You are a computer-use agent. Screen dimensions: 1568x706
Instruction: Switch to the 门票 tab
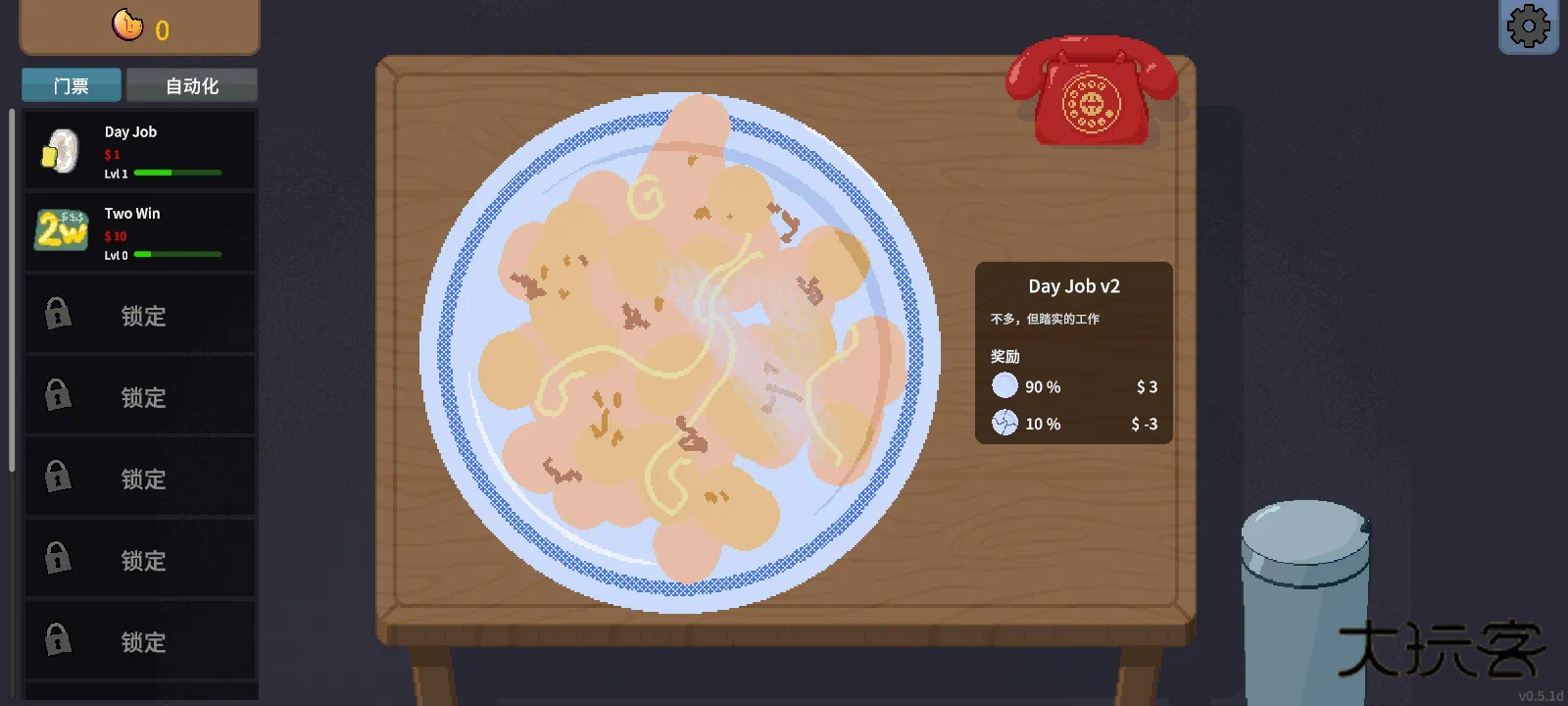[x=70, y=85]
